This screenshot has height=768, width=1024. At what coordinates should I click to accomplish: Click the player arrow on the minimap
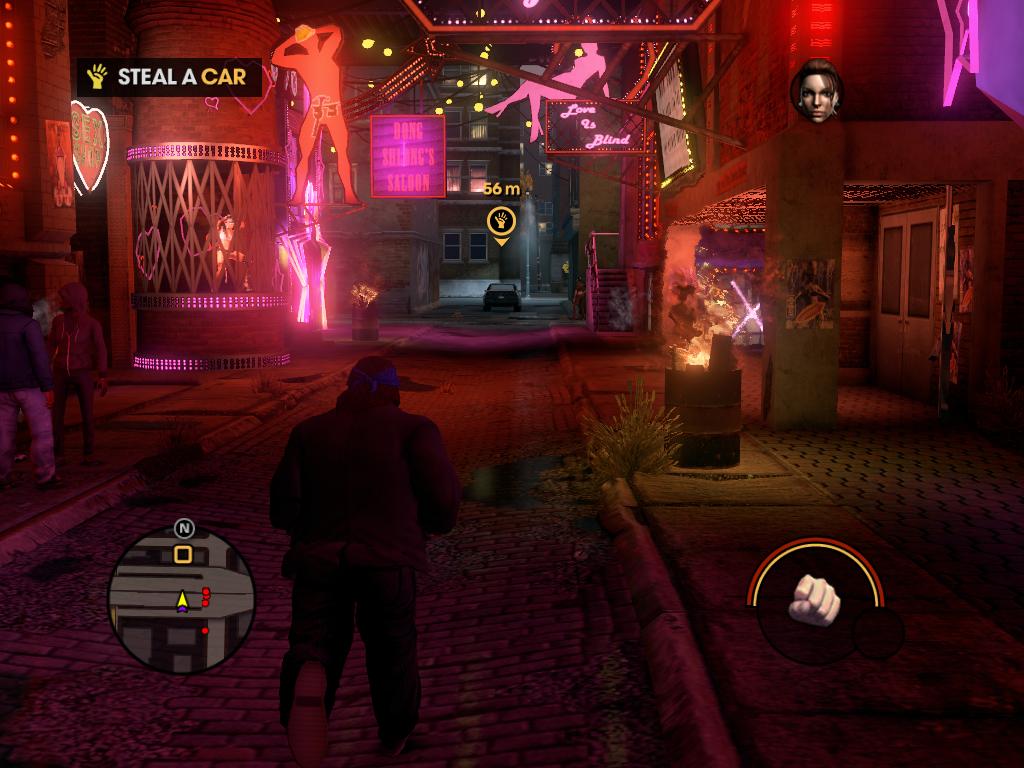tap(182, 600)
